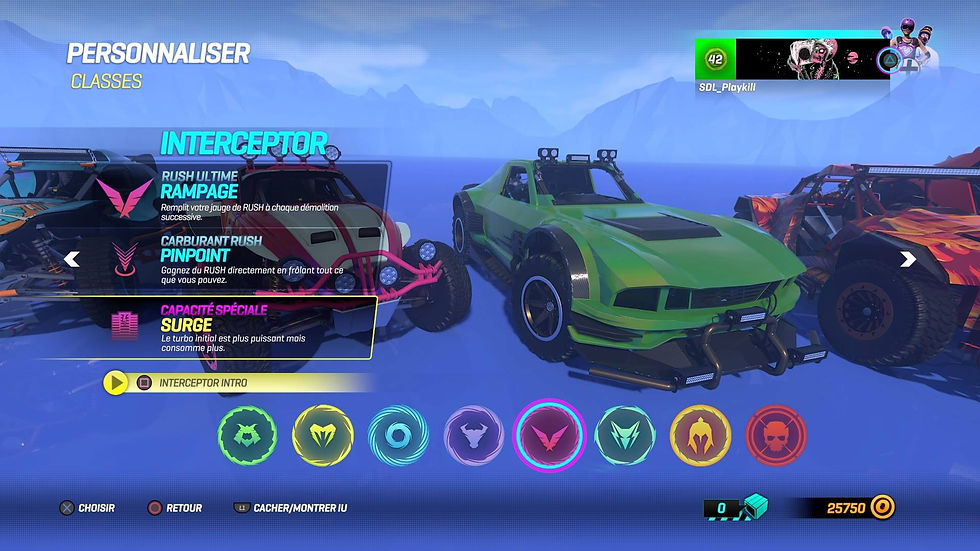Pick the cyan swirl class icon
Image resolution: width=980 pixels, height=551 pixels.
tap(398, 436)
